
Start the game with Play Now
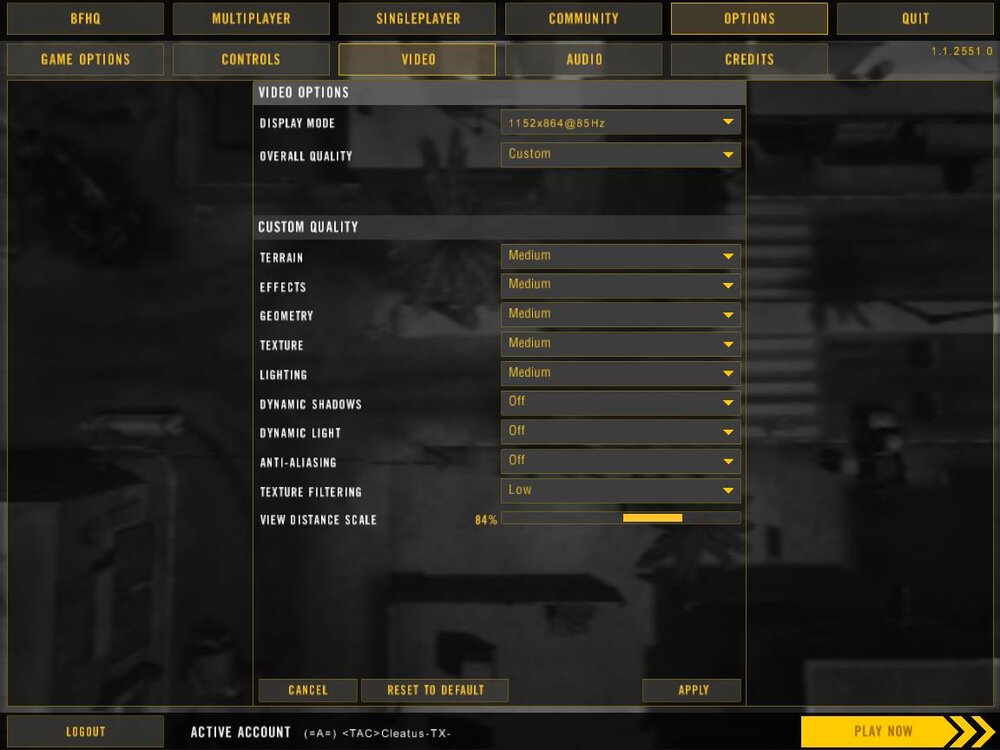pos(884,731)
